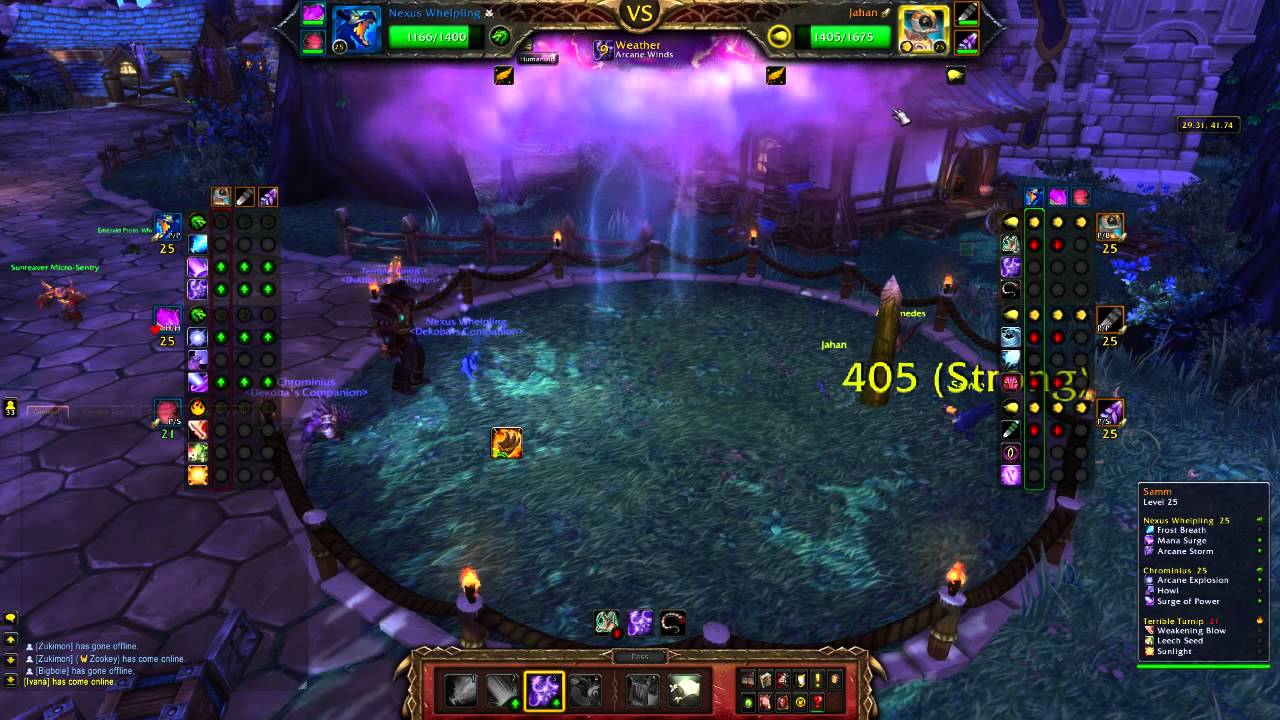Cast Arcane Storm from the action bar
This screenshot has height=720, width=1280.
(x=545, y=688)
